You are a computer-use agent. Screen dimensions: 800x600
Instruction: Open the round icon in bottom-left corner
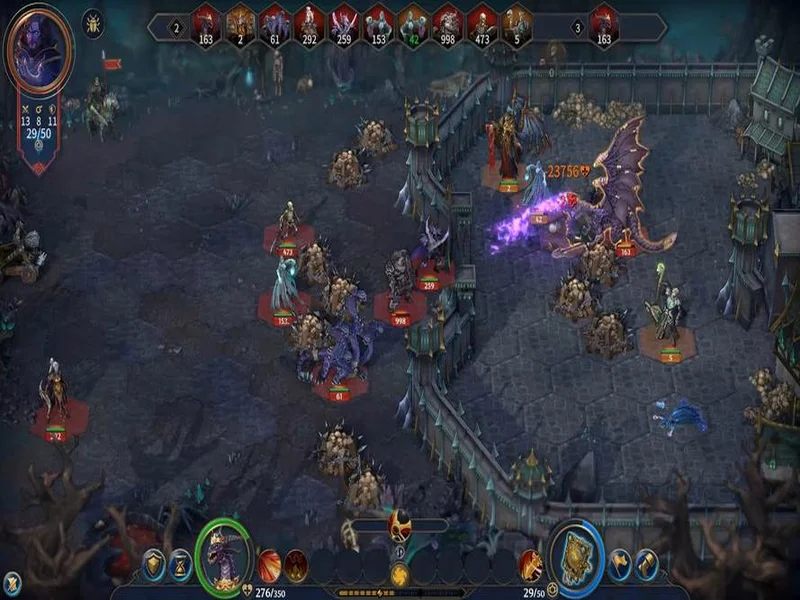(x=12, y=582)
